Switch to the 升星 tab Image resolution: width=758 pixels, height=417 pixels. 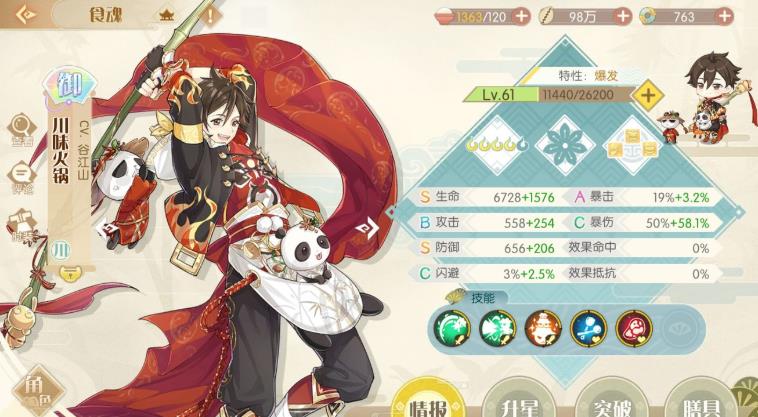click(x=512, y=402)
